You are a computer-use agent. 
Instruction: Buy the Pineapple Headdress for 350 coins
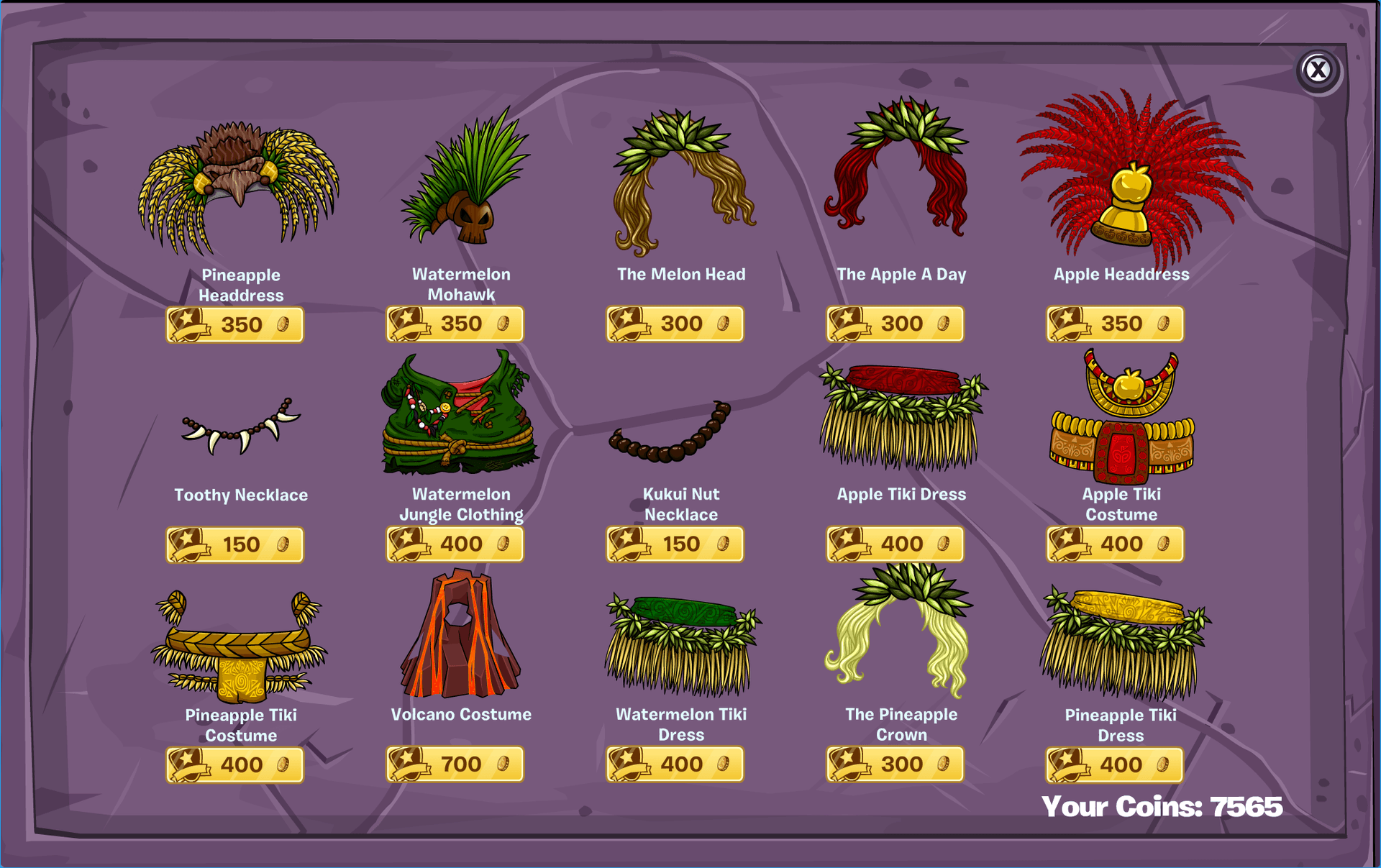click(x=235, y=325)
